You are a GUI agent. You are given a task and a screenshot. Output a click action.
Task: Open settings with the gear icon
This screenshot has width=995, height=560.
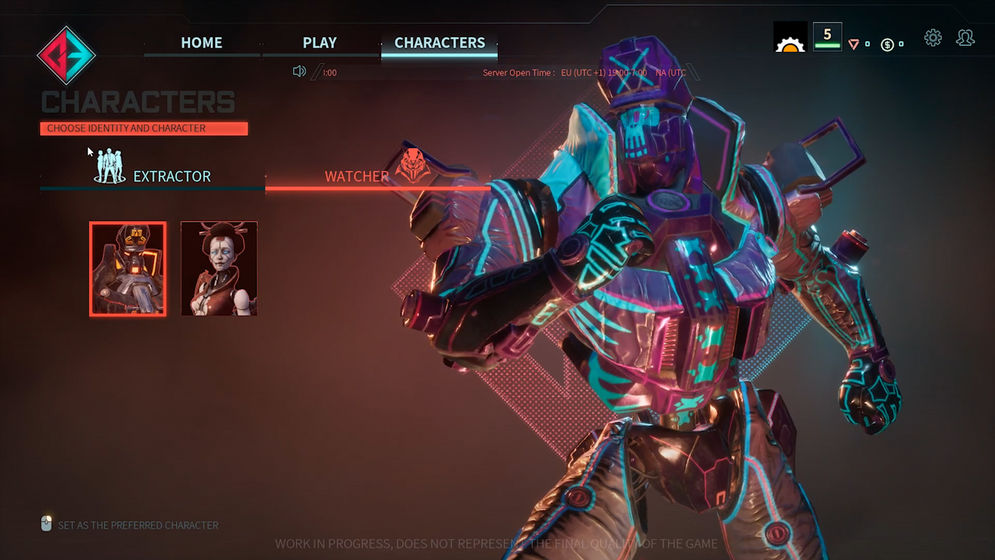(933, 38)
